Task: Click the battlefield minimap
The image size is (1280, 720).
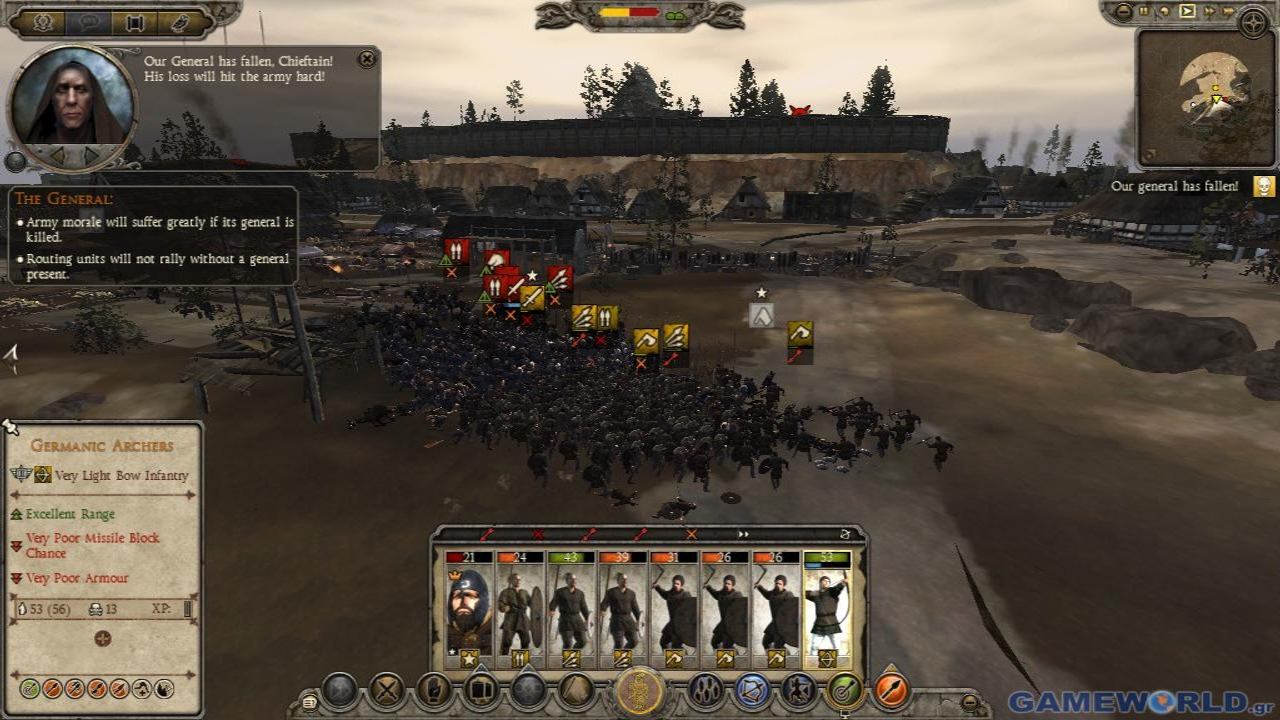Action: [x=1205, y=97]
